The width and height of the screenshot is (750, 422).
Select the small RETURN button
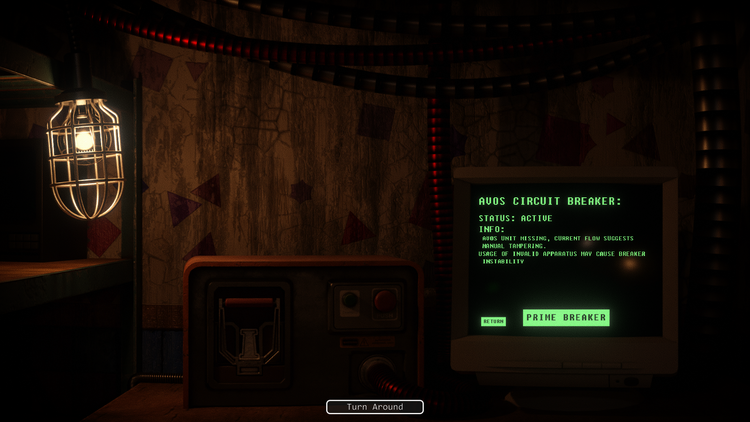coord(493,321)
